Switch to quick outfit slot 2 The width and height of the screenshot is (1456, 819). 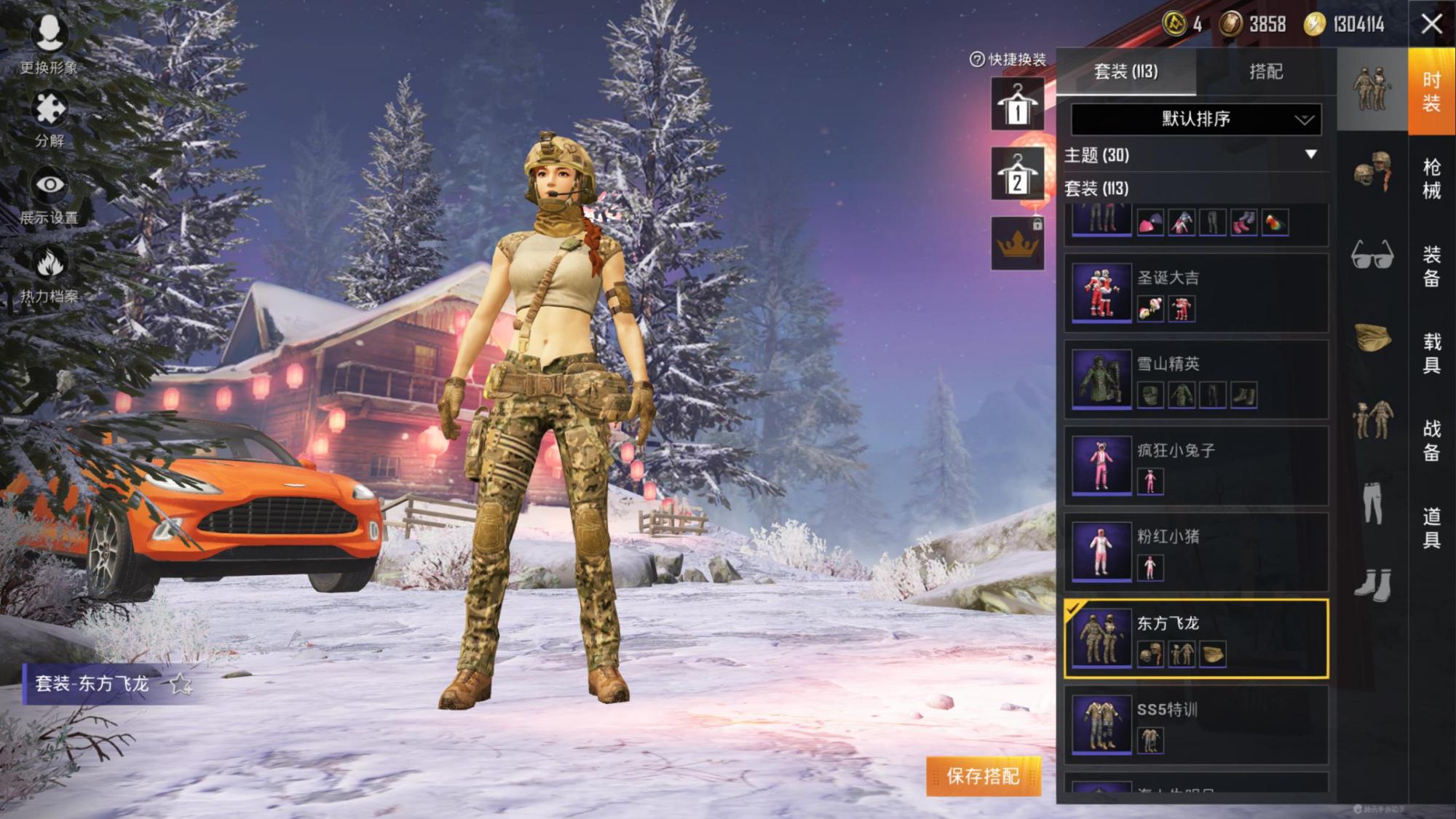point(1017,174)
